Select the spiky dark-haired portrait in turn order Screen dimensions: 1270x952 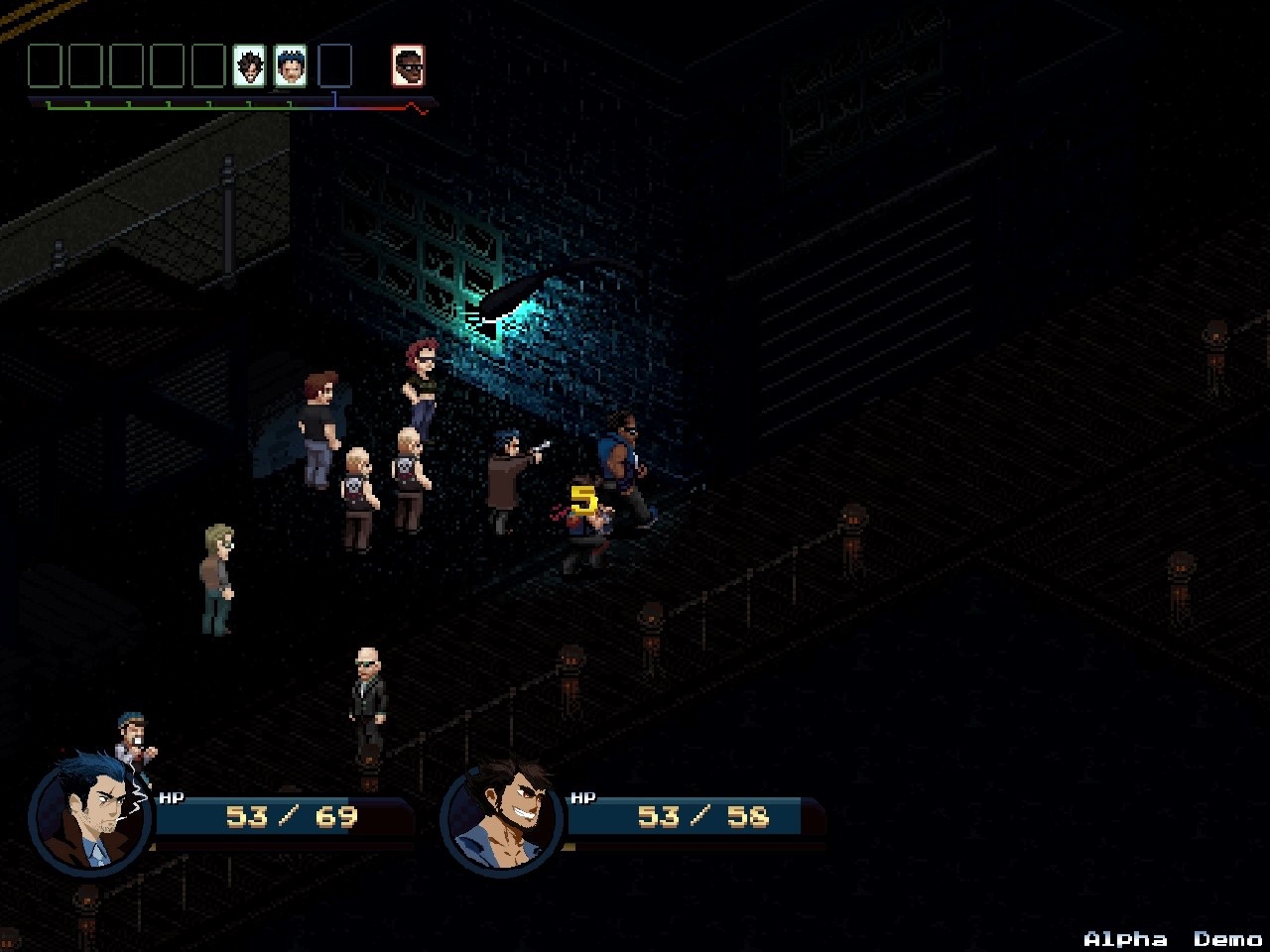pyautogui.click(x=249, y=66)
